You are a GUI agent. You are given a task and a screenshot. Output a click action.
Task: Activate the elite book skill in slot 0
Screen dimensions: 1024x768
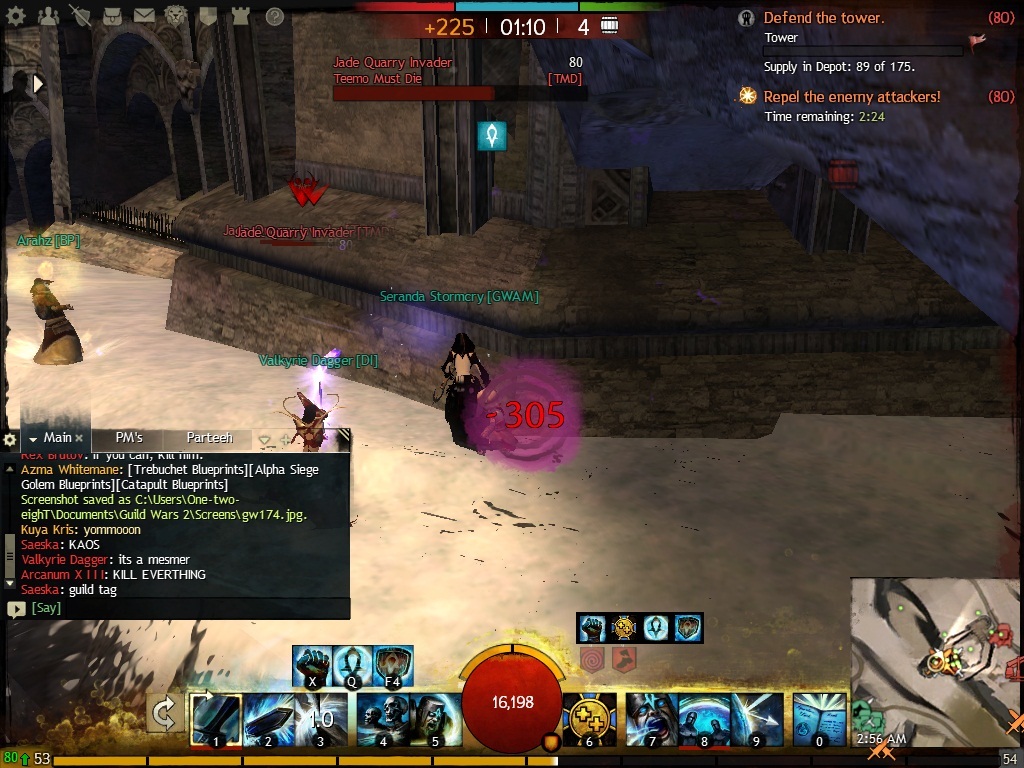[819, 719]
